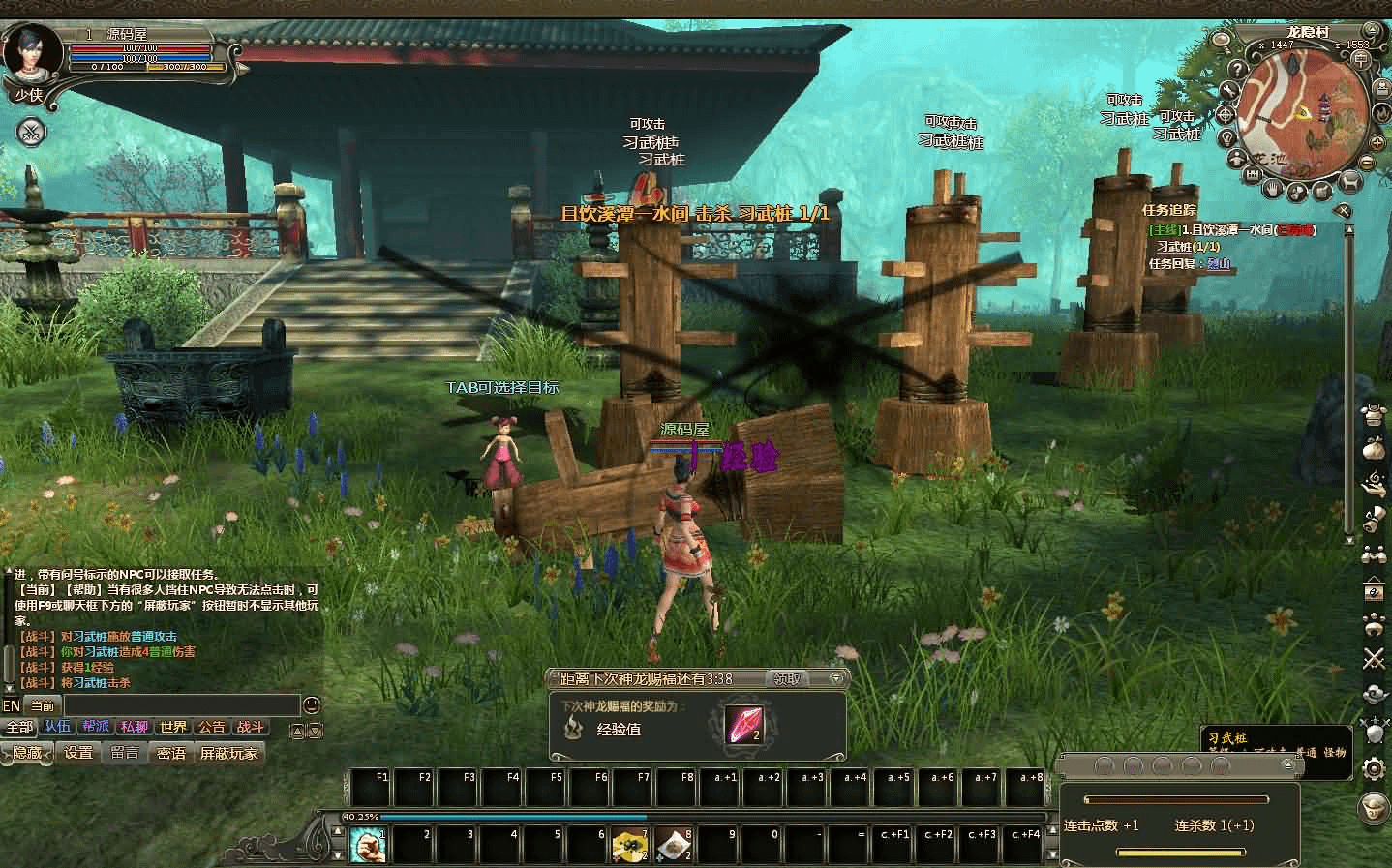The height and width of the screenshot is (868, 1392).
Task: Select the 私聊 private chat tab
Action: (135, 727)
